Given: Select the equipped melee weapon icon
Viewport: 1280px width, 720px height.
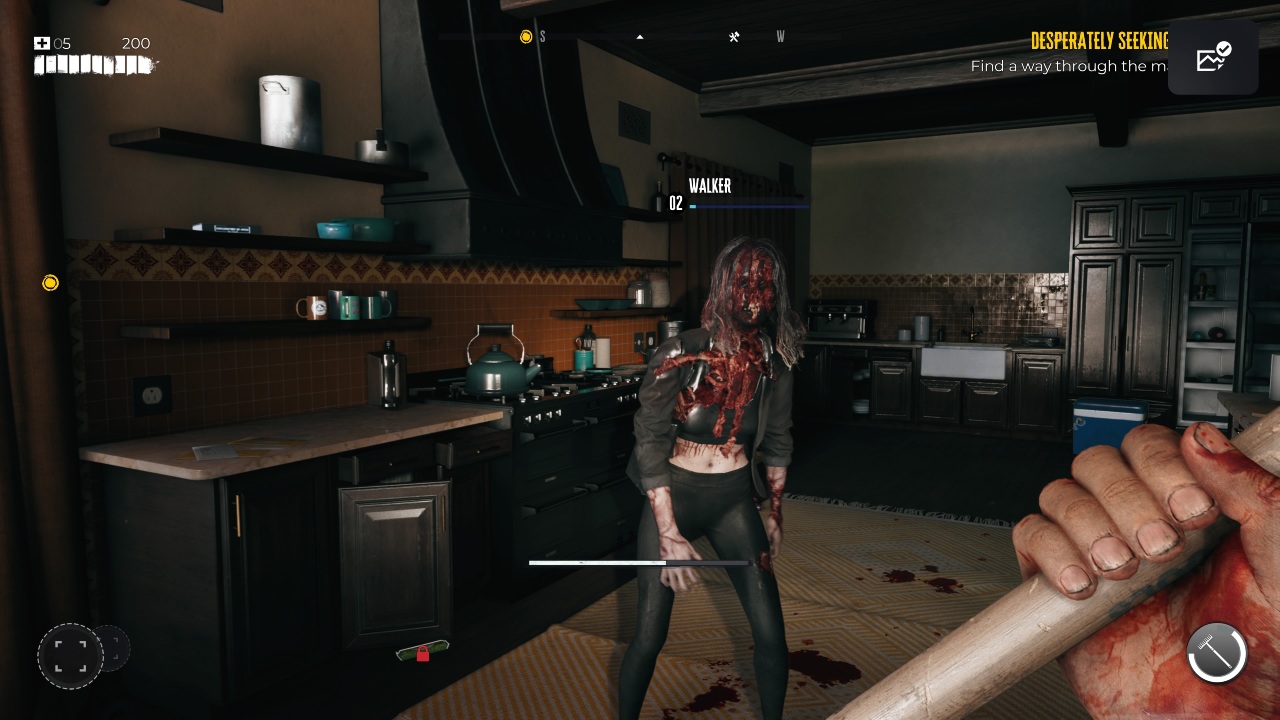Looking at the screenshot, I should click(x=1216, y=653).
